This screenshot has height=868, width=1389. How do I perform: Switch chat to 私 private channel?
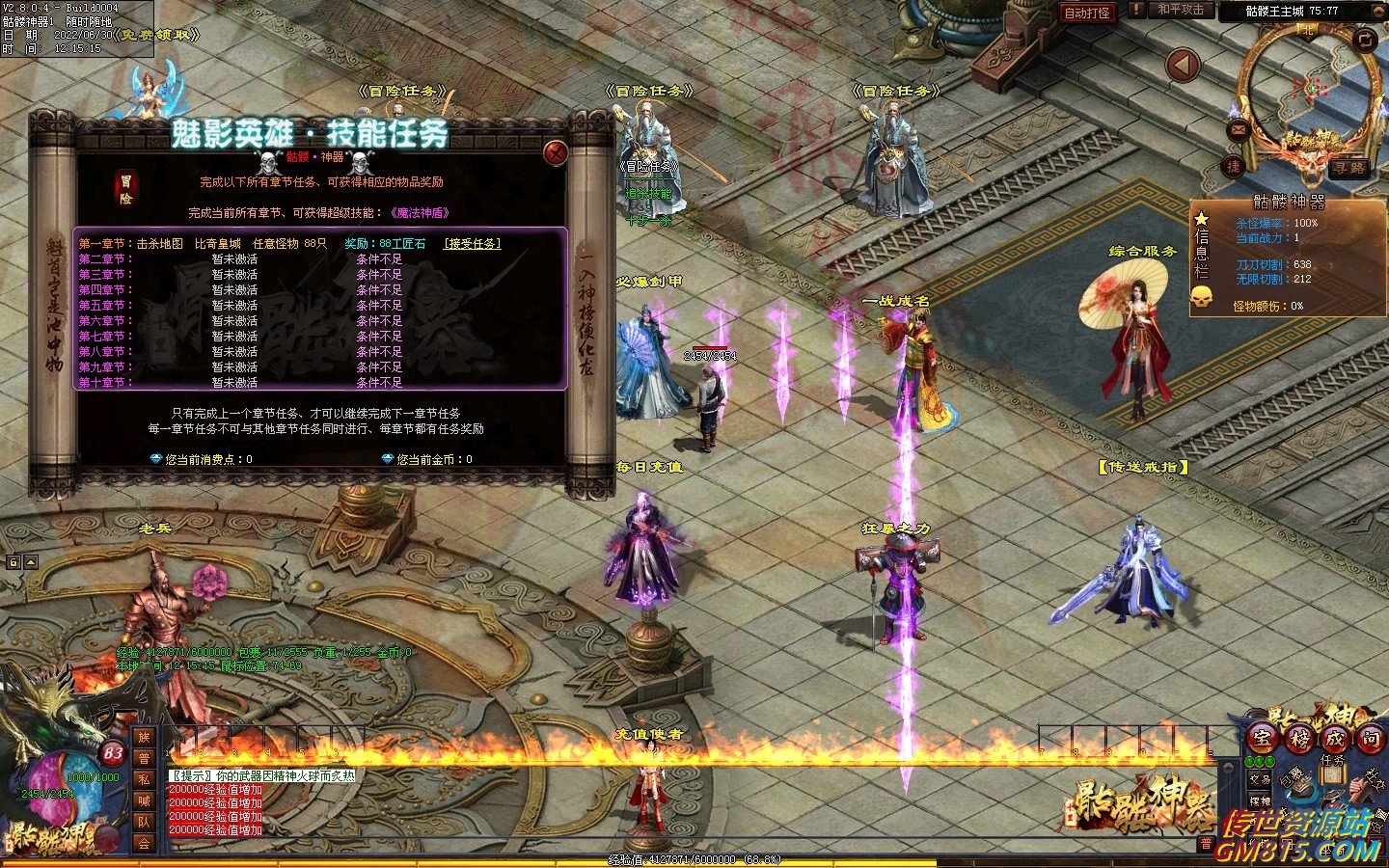click(x=144, y=779)
